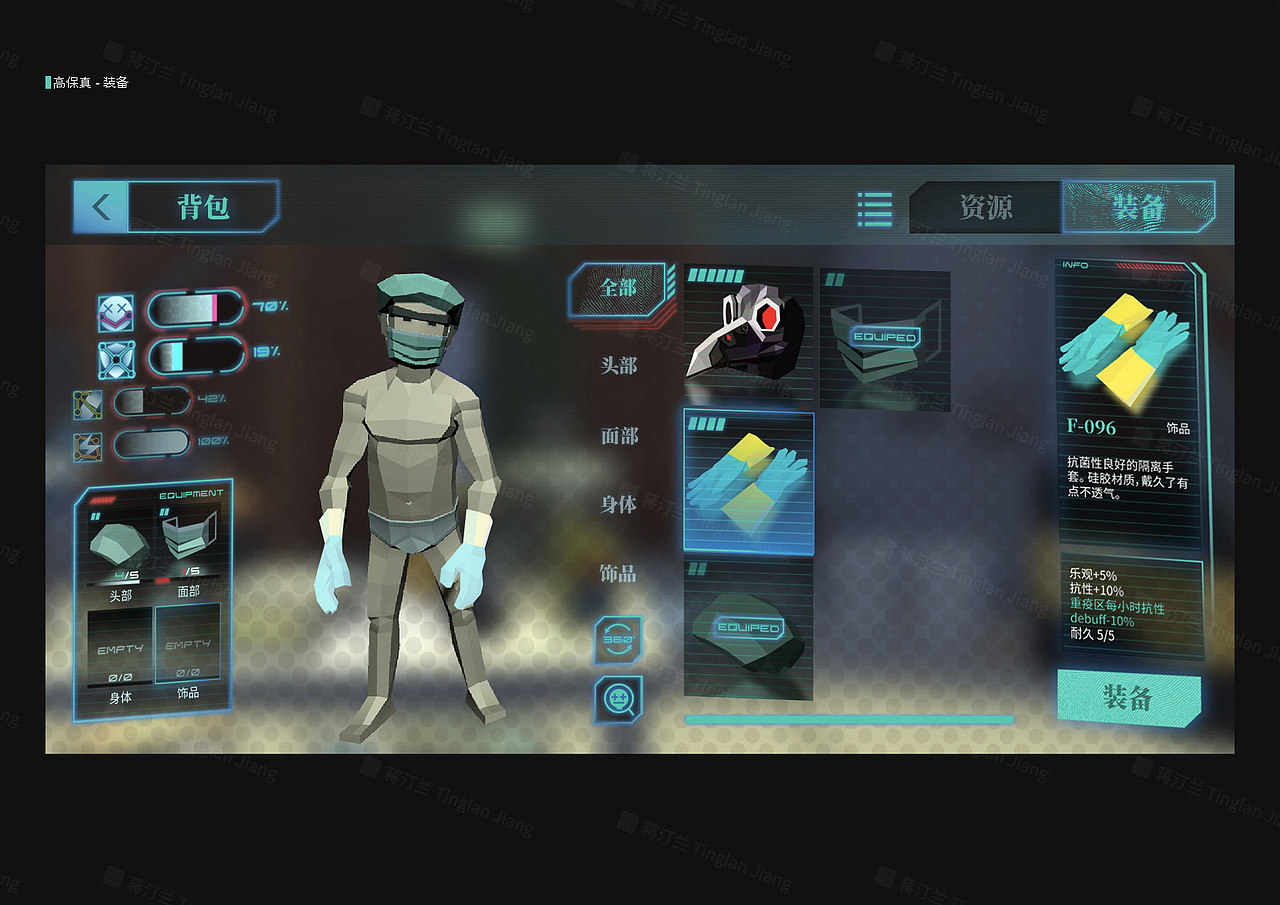Select the F-096 gloves thumbnail
Image resolution: width=1280 pixels, height=905 pixels.
pyautogui.click(x=748, y=480)
